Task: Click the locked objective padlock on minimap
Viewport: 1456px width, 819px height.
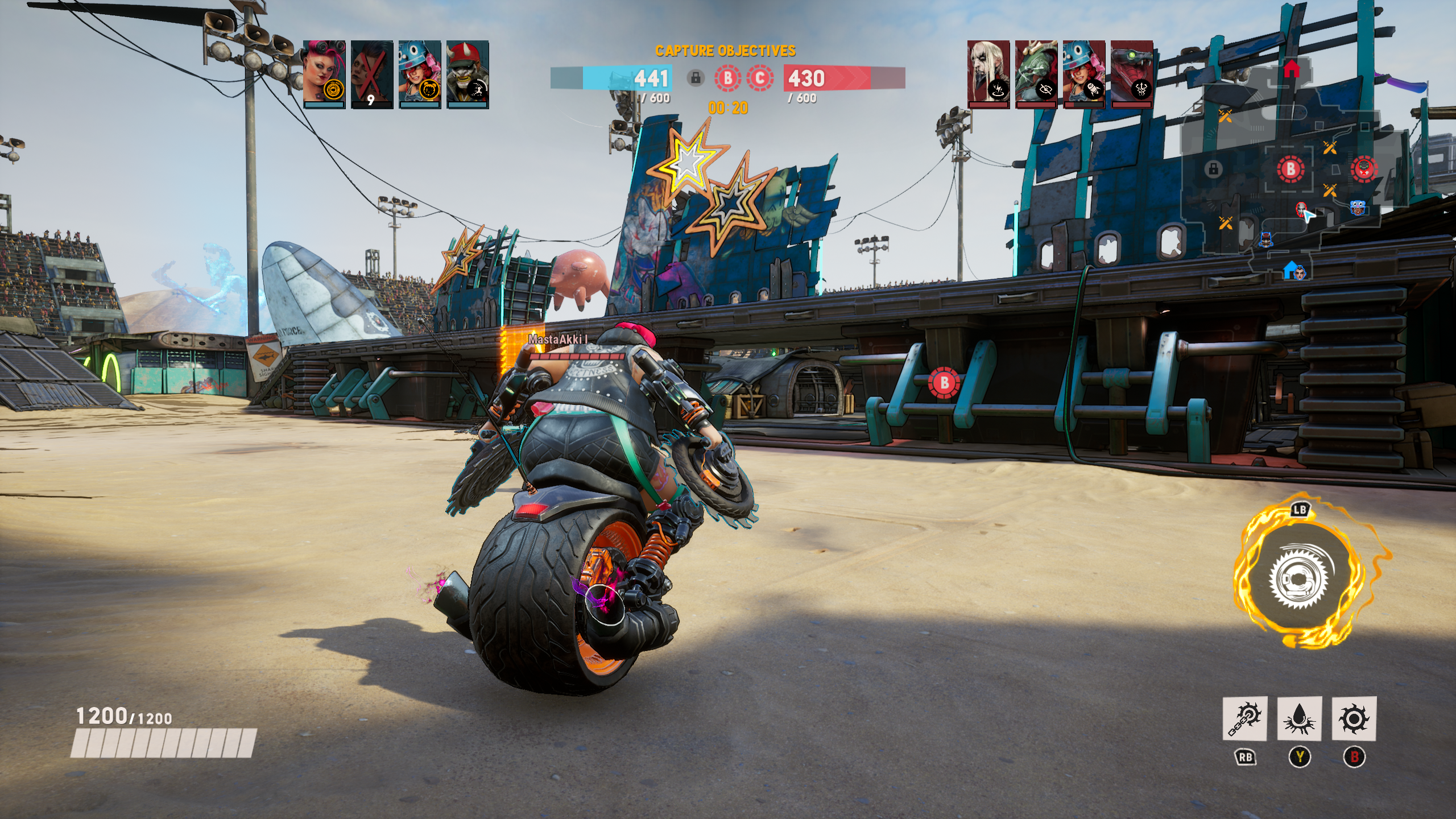Action: pyautogui.click(x=1213, y=169)
